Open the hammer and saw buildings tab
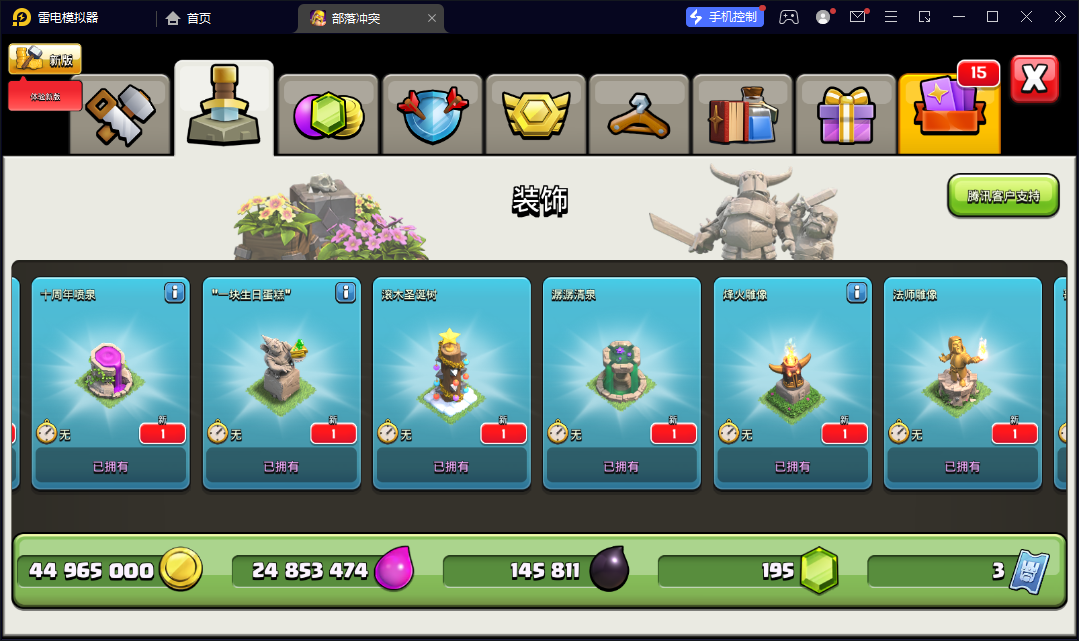This screenshot has width=1079, height=641. 120,112
